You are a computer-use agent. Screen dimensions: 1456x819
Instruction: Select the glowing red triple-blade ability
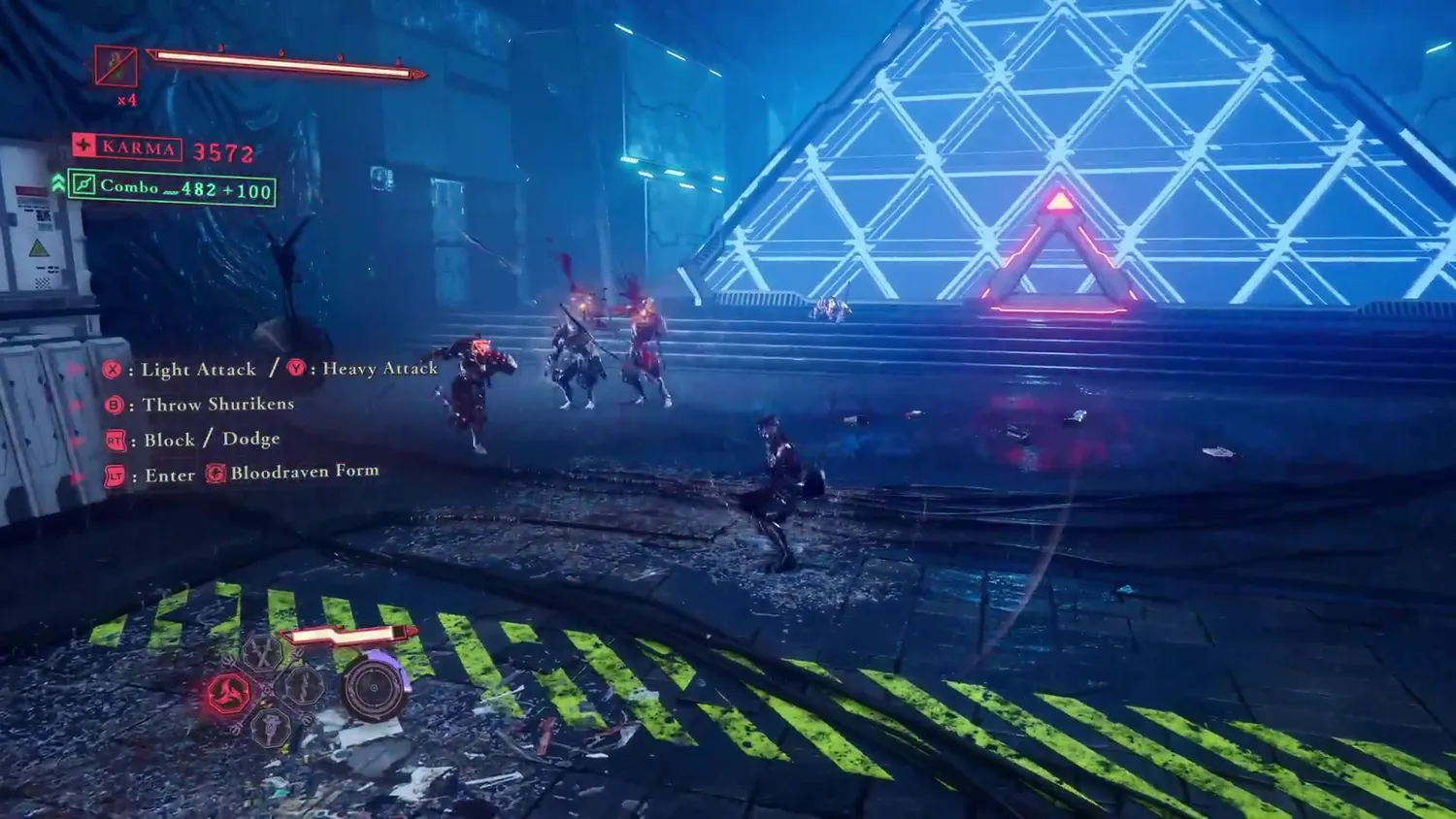coord(229,694)
